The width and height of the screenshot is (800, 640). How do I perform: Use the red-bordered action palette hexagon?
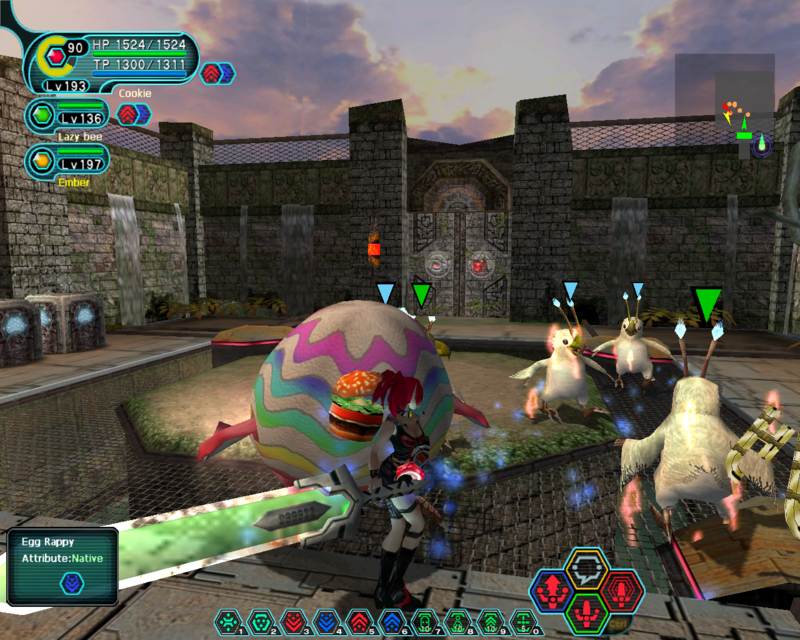point(622,589)
